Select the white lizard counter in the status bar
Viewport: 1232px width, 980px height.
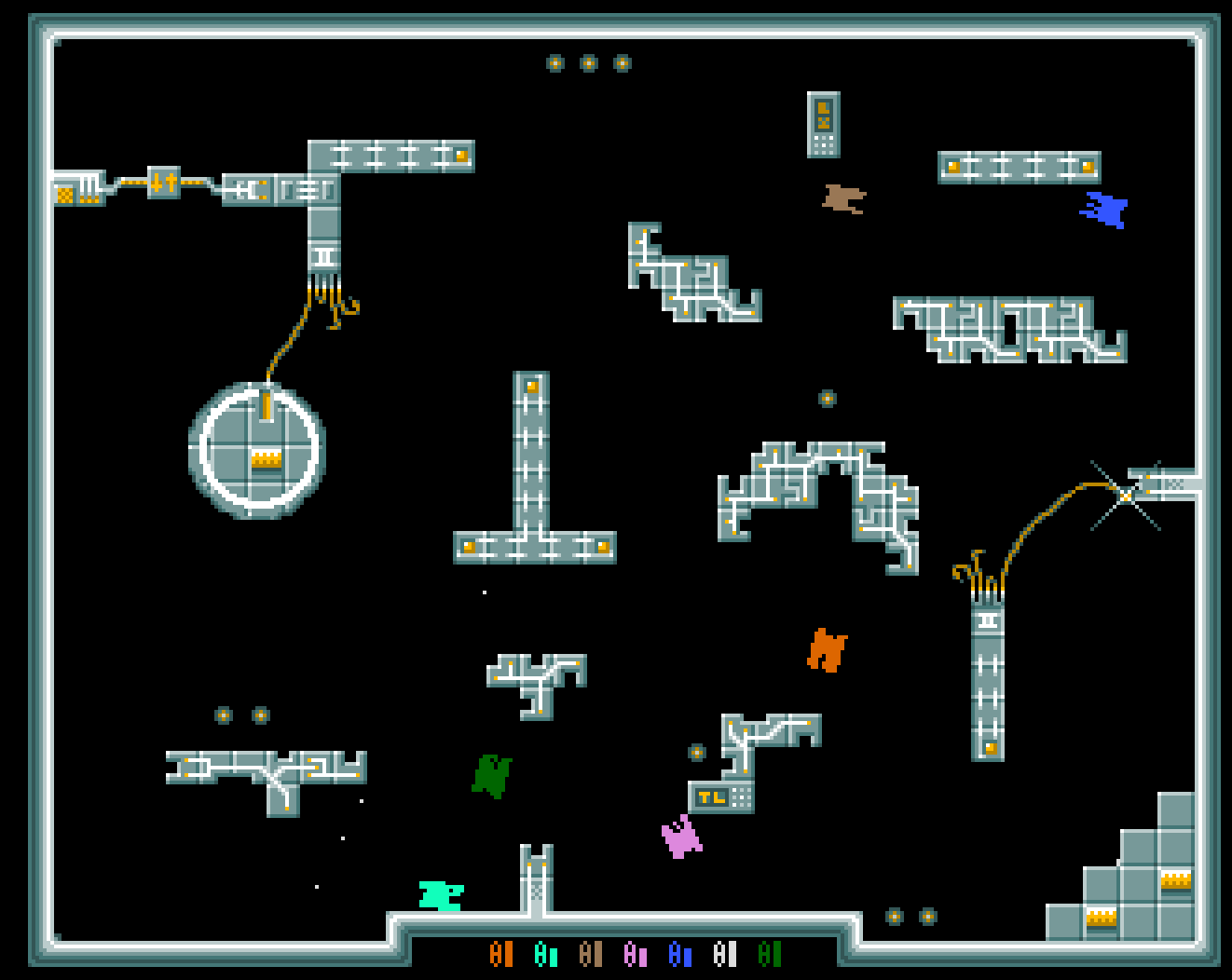[724, 955]
